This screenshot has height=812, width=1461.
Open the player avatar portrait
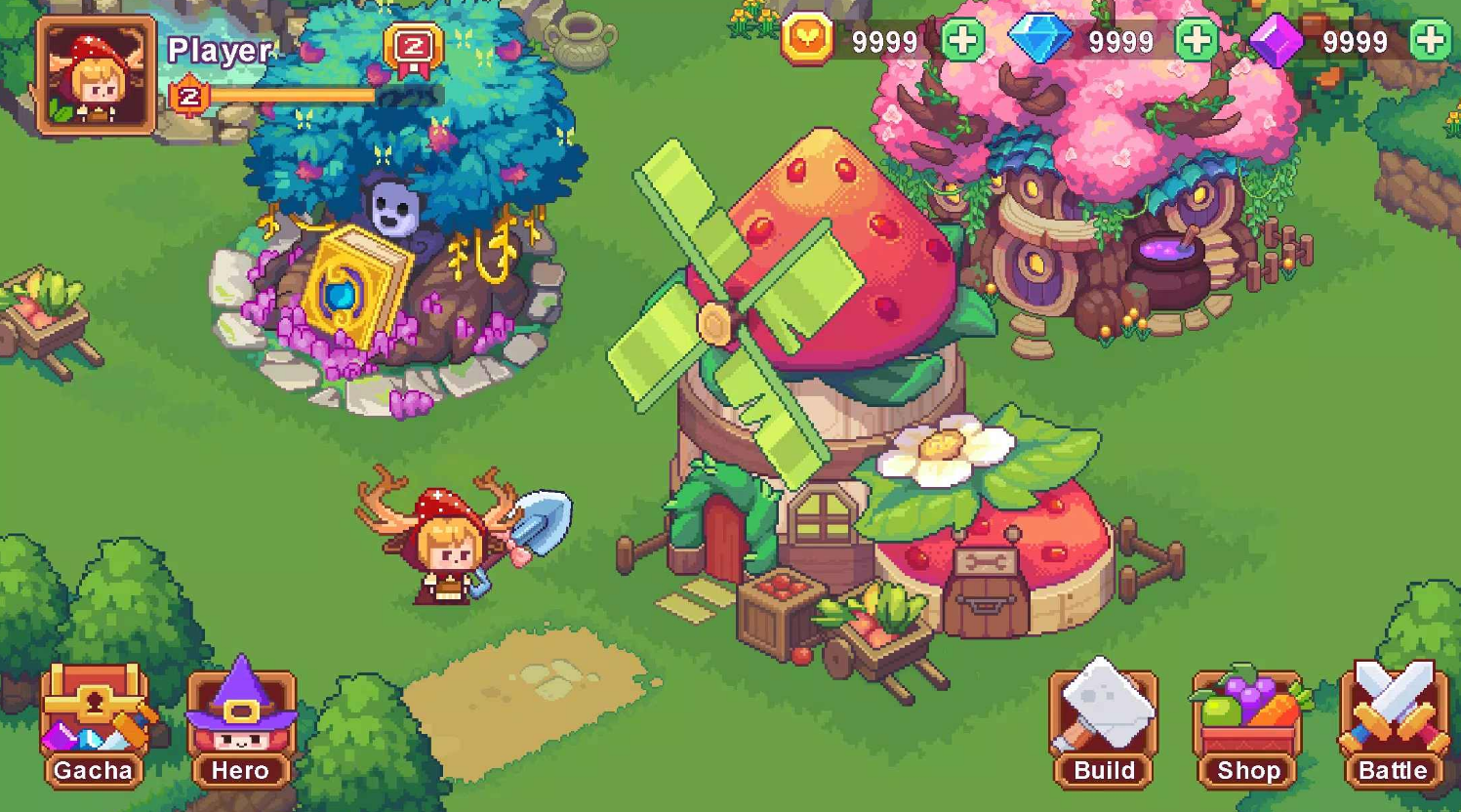[x=96, y=76]
